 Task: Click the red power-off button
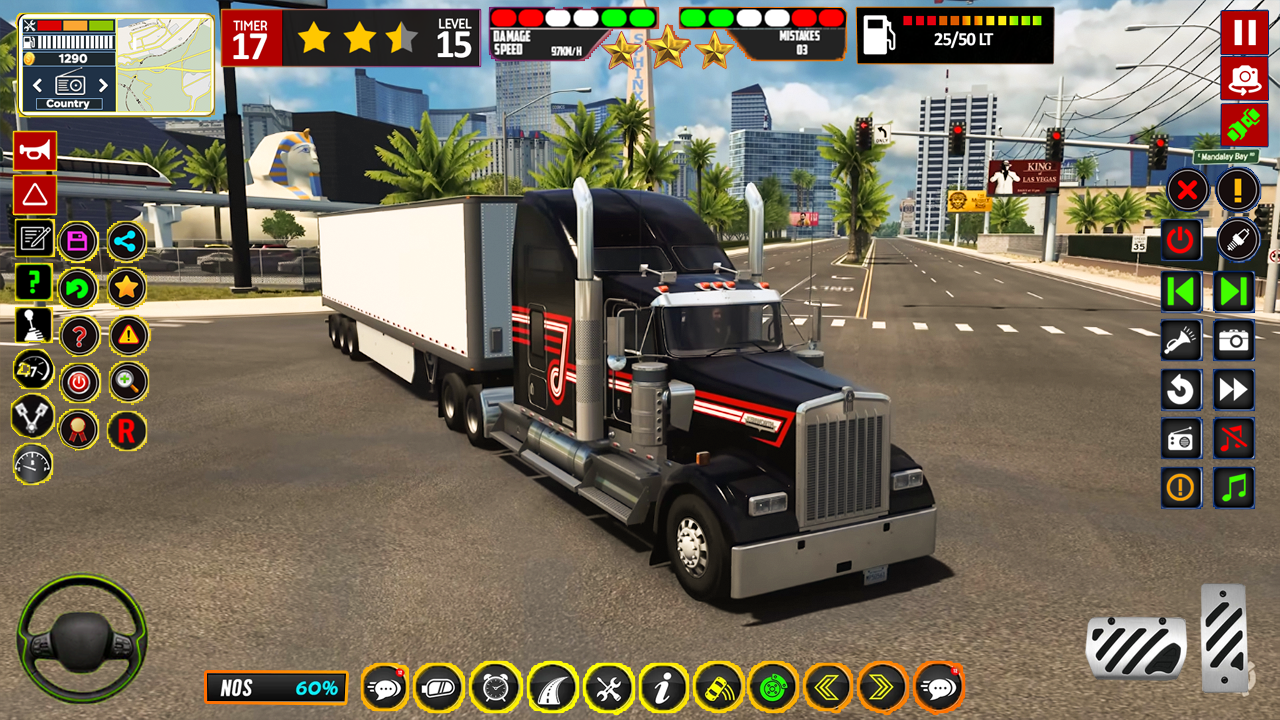click(79, 384)
